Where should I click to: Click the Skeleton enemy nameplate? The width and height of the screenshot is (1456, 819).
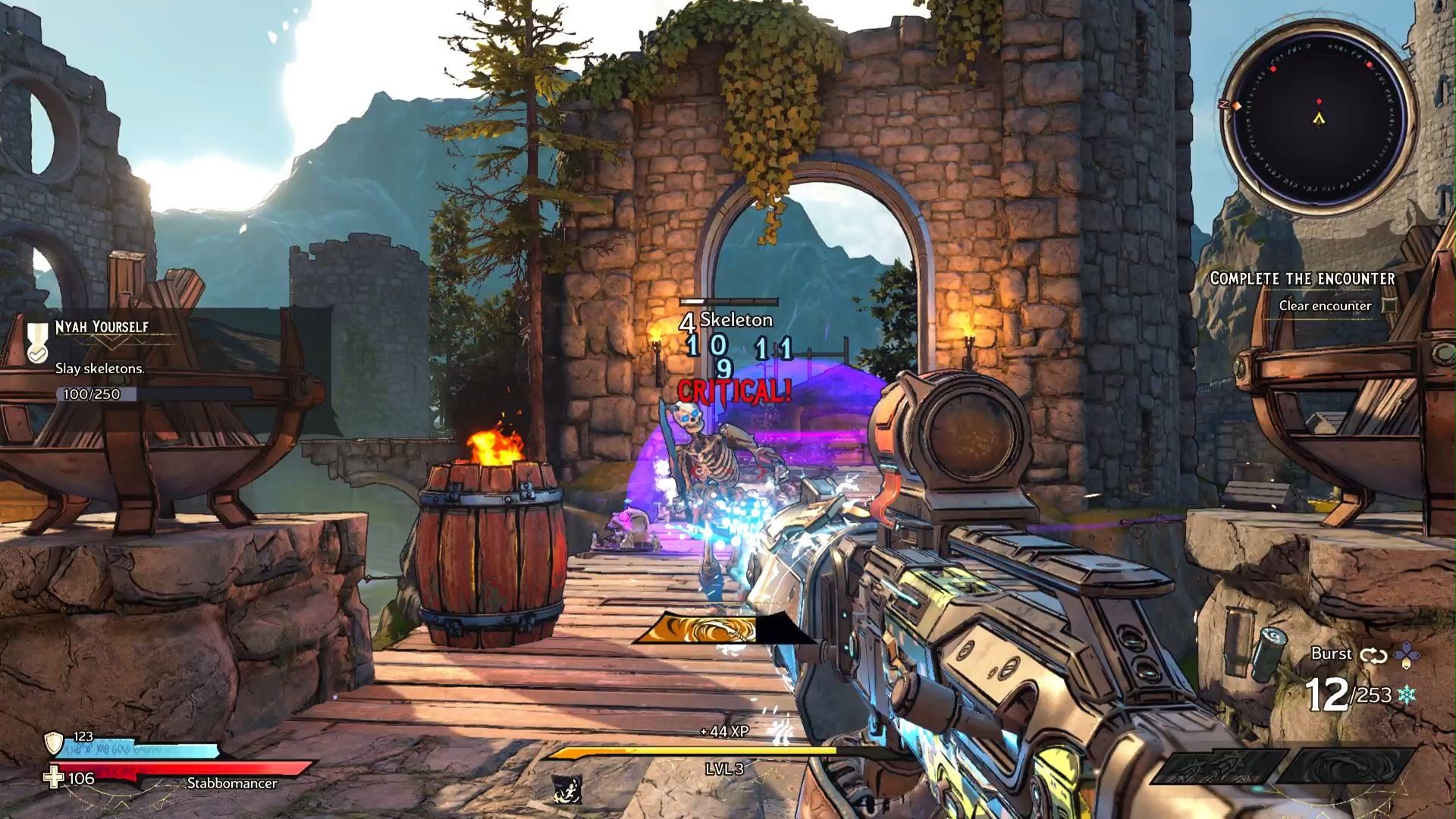pyautogui.click(x=736, y=319)
